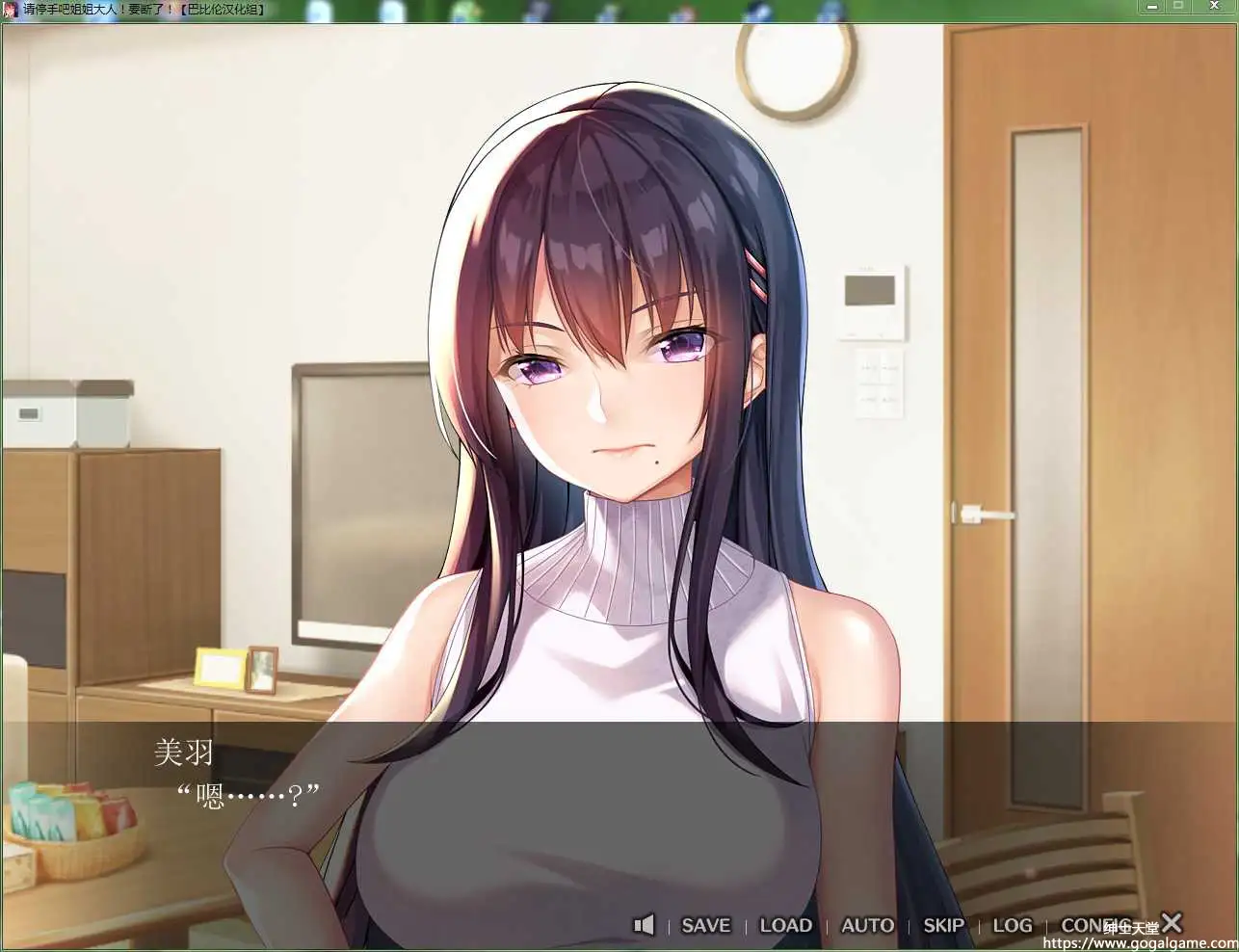
Task: Mute the game audio with the speaker icon
Action: click(644, 924)
